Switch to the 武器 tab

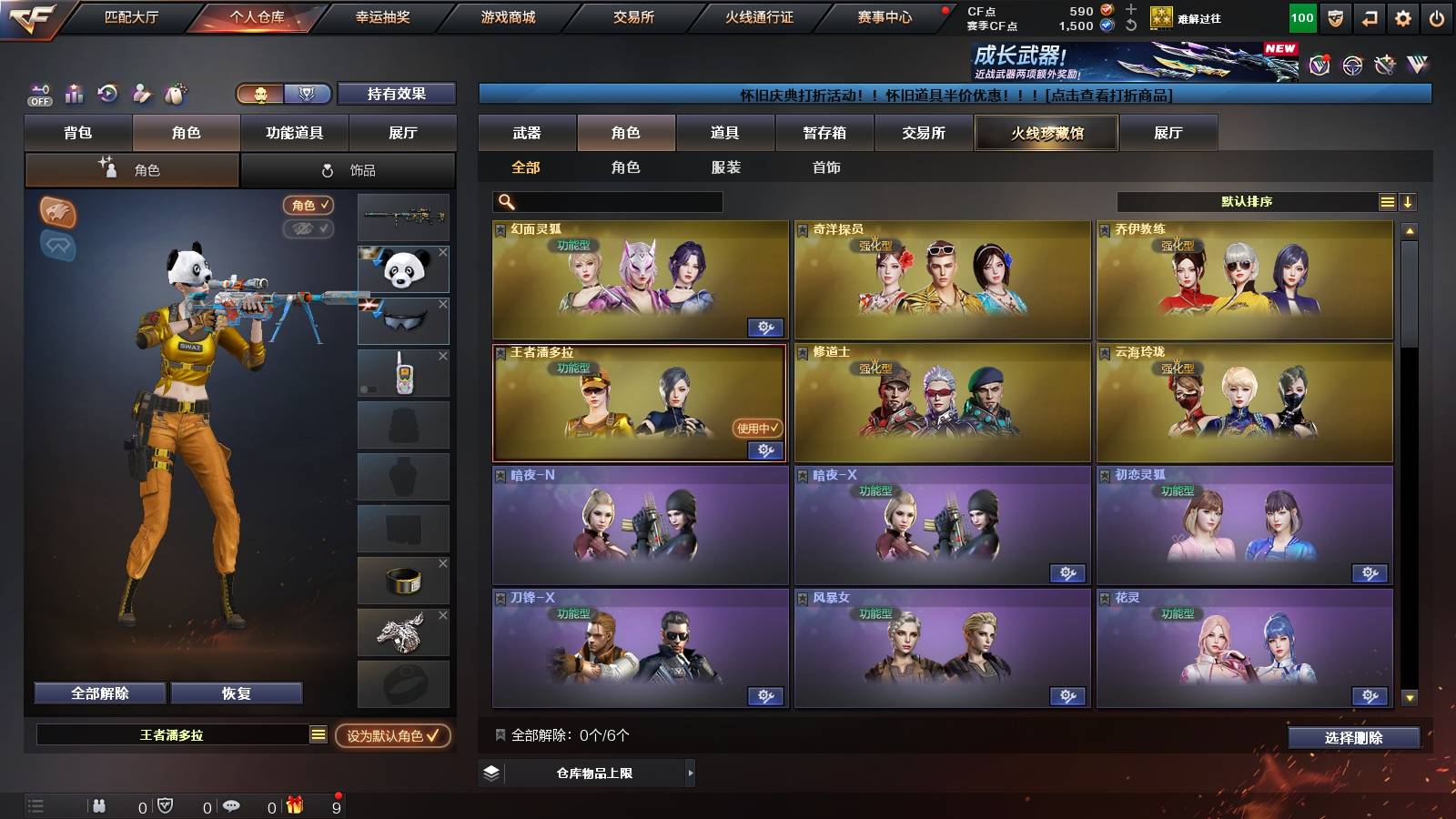tap(527, 133)
